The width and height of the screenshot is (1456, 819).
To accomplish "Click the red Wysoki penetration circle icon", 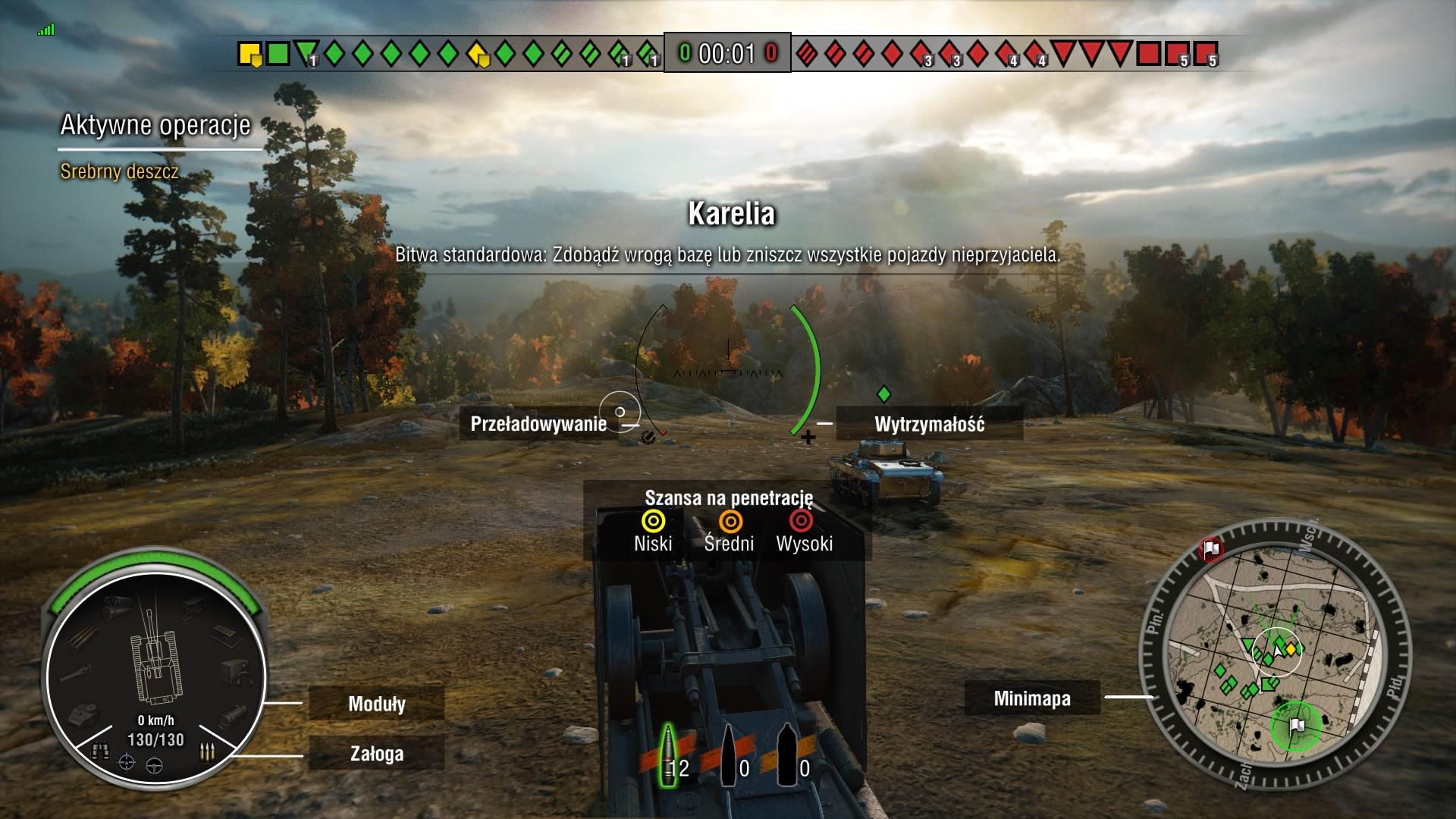I will 802,521.
